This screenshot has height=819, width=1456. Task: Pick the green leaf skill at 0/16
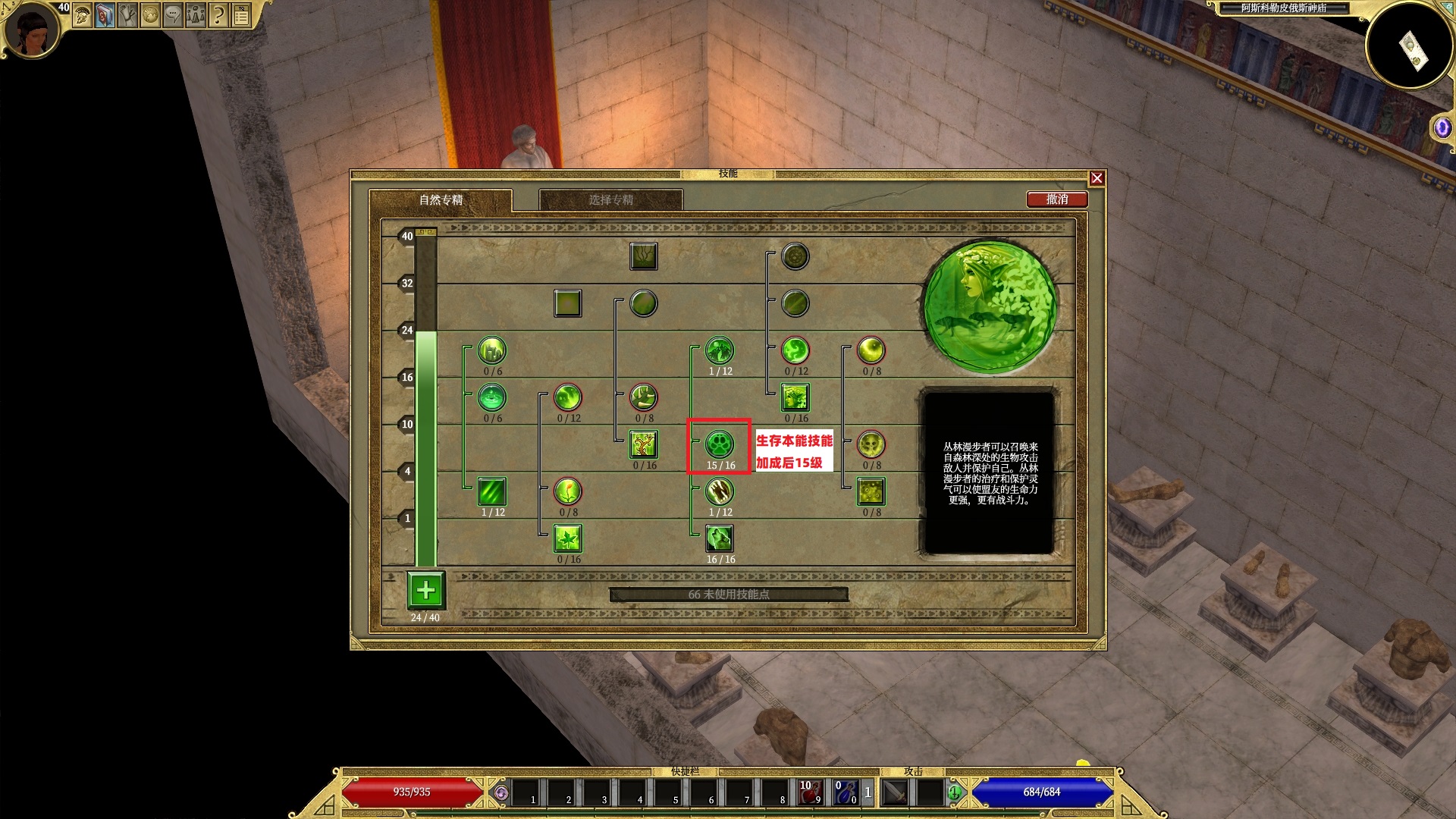tap(567, 538)
